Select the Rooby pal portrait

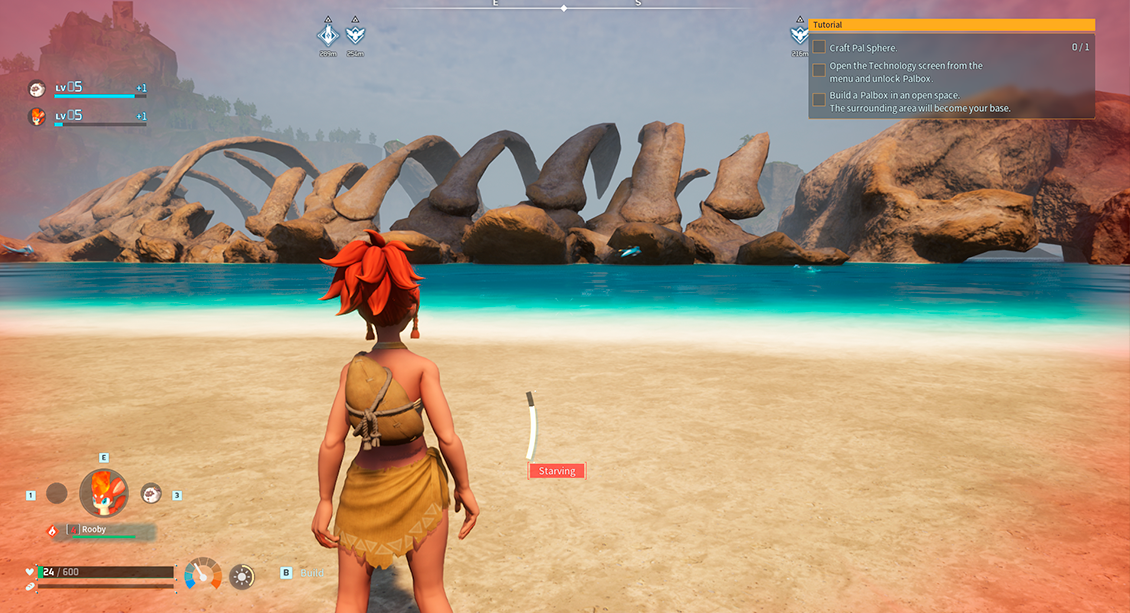click(104, 492)
